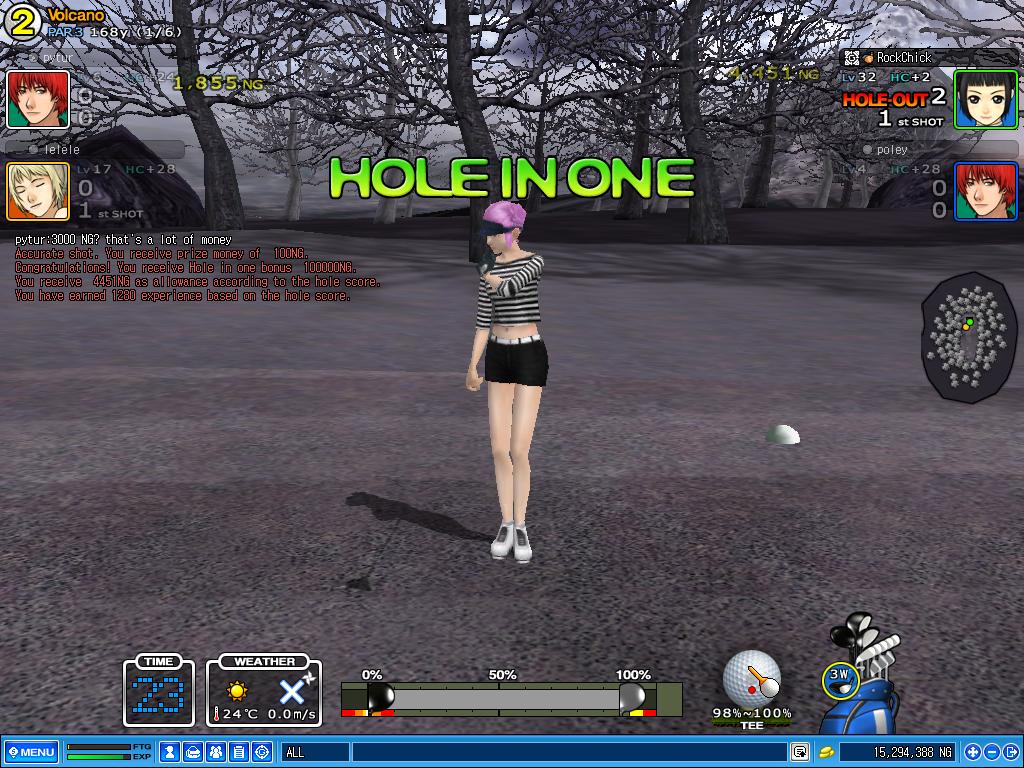Image resolution: width=1024 pixels, height=768 pixels.
Task: Click the shot power gauge bar
Action: [511, 698]
